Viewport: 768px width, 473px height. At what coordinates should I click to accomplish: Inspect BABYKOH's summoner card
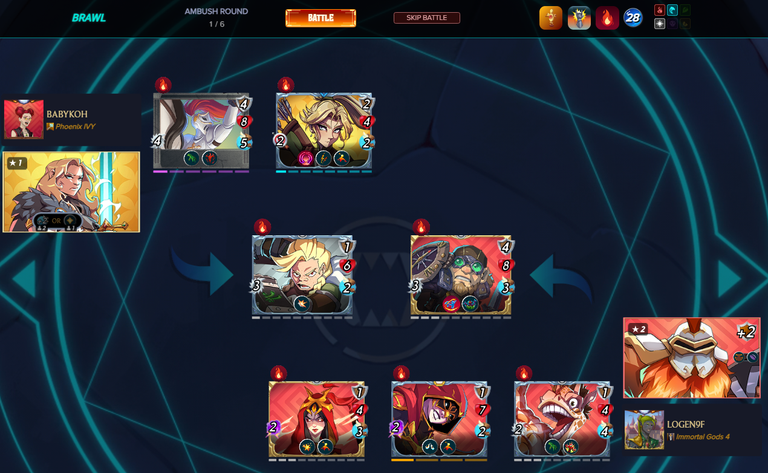point(72,192)
